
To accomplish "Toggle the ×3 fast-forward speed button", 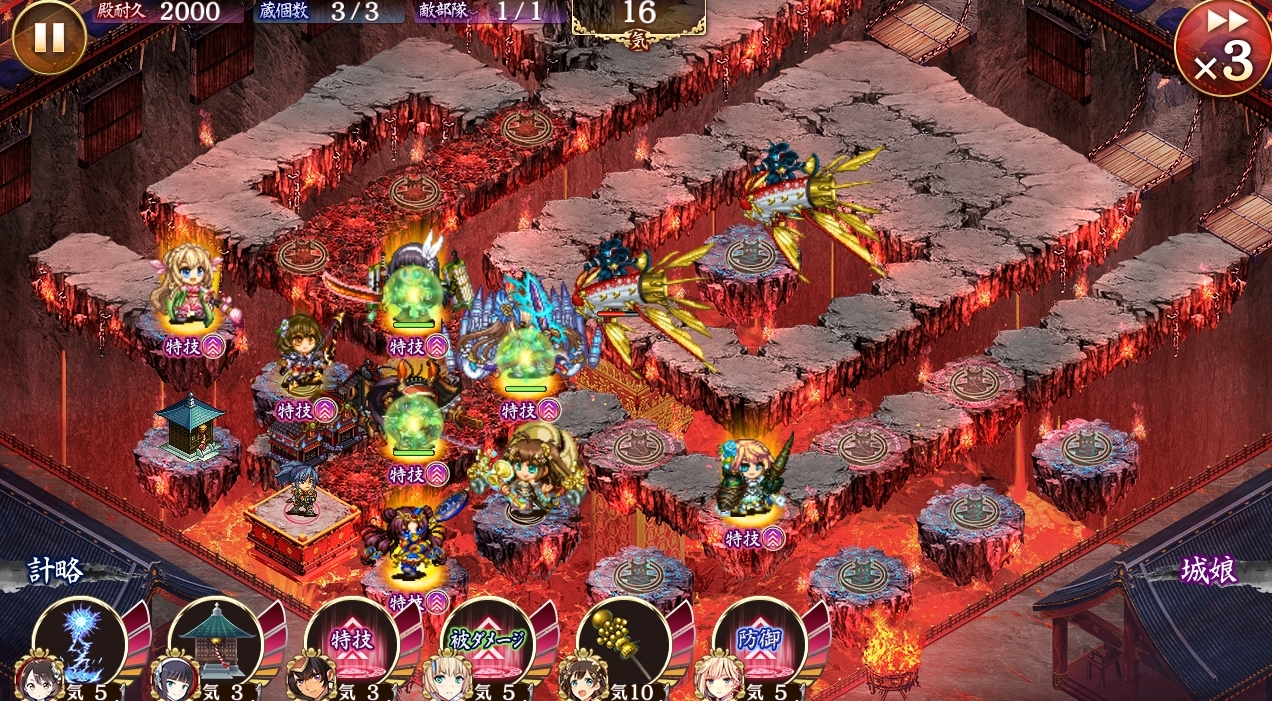I will coord(1222,48).
